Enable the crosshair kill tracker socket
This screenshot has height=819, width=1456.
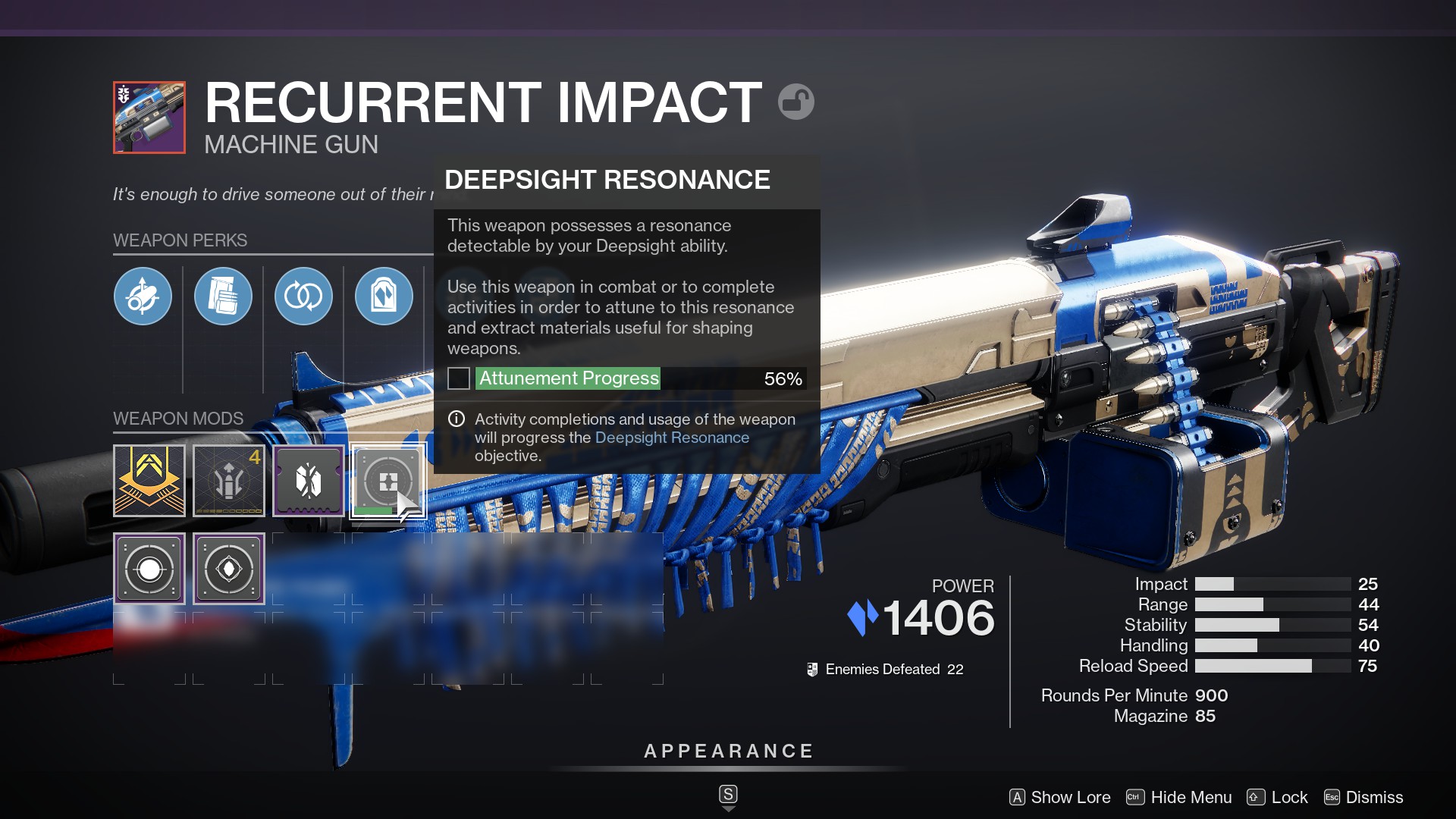[x=149, y=567]
